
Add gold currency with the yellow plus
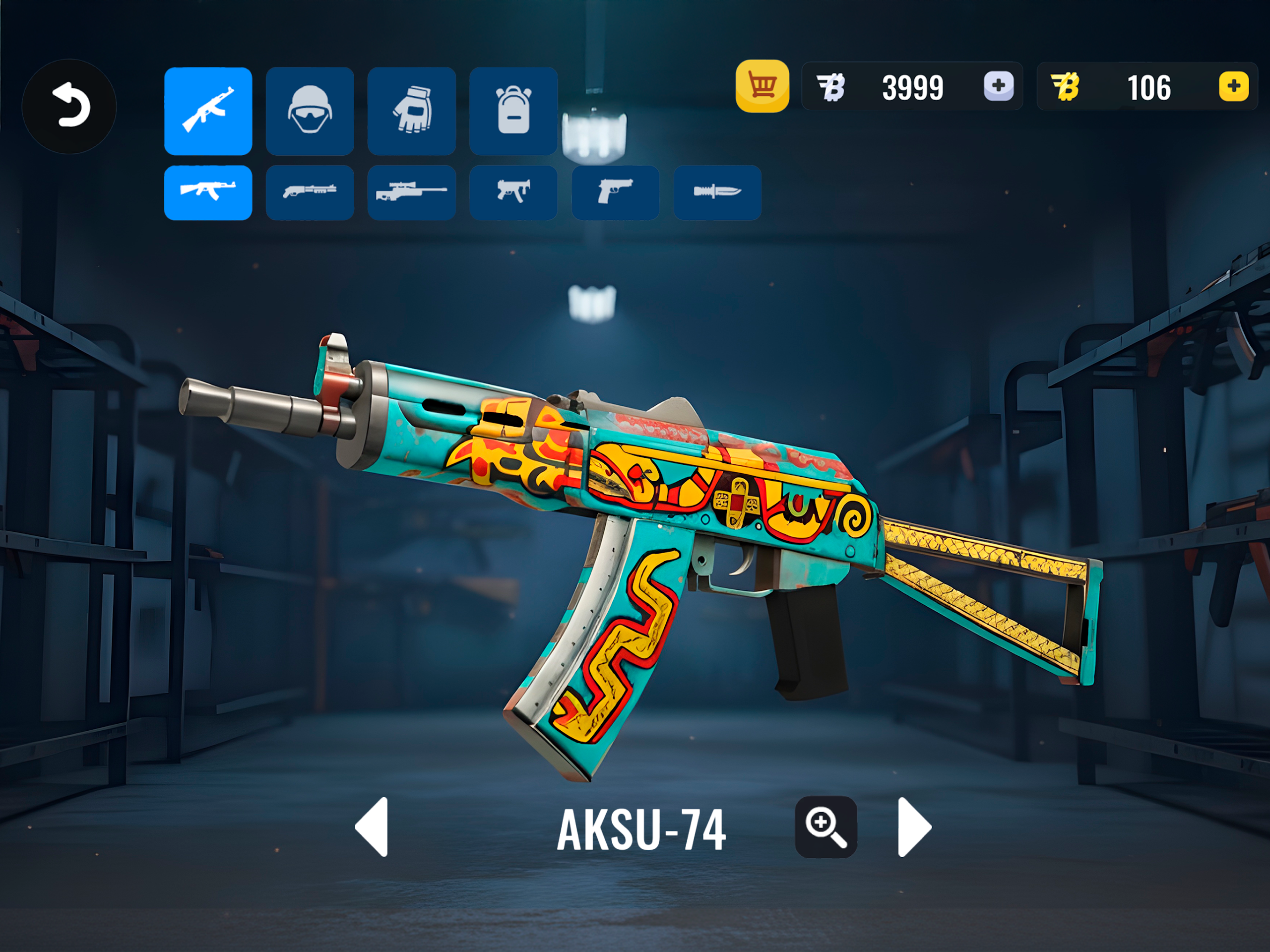pos(1233,86)
